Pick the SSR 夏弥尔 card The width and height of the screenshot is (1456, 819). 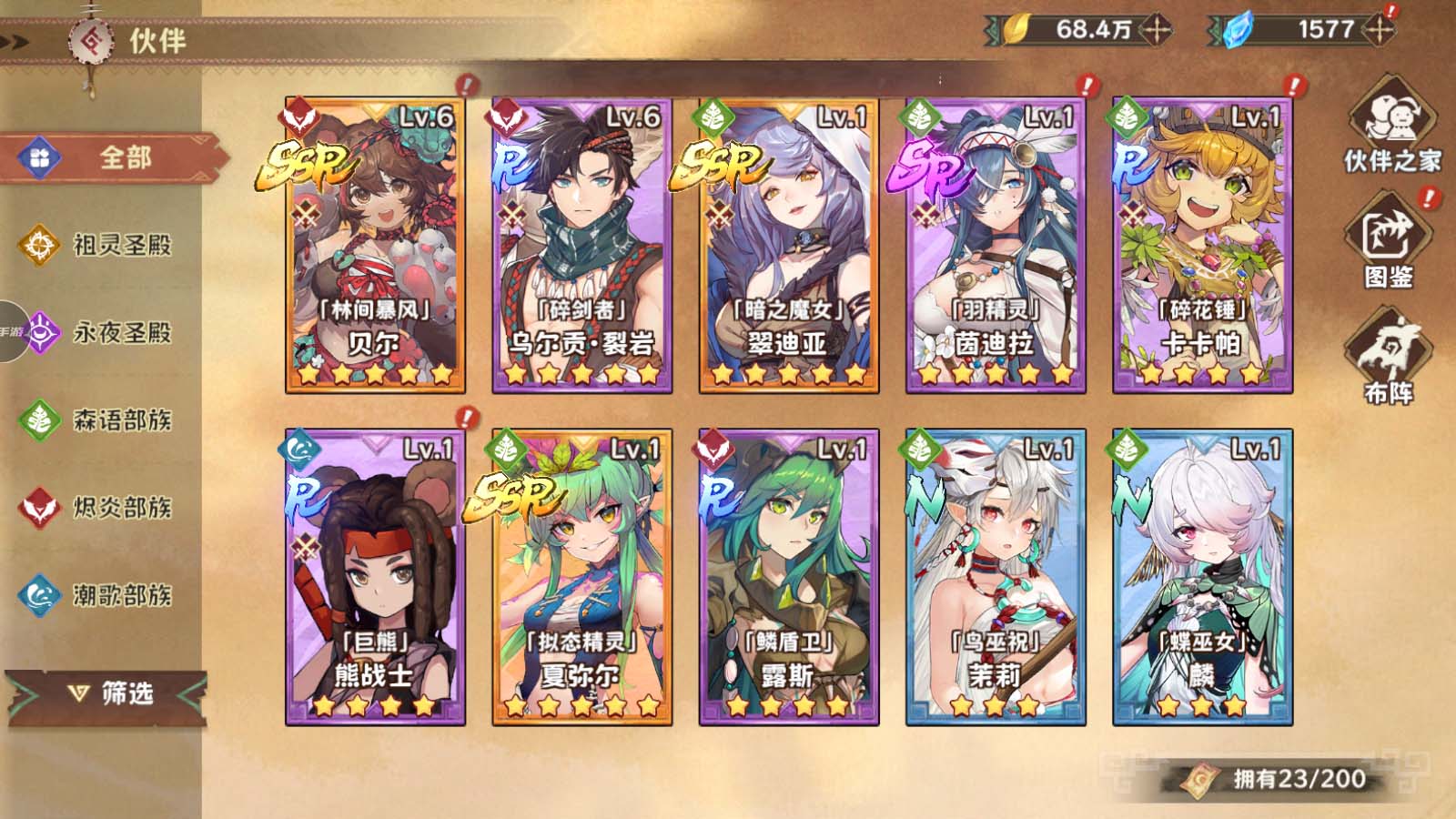(582, 578)
